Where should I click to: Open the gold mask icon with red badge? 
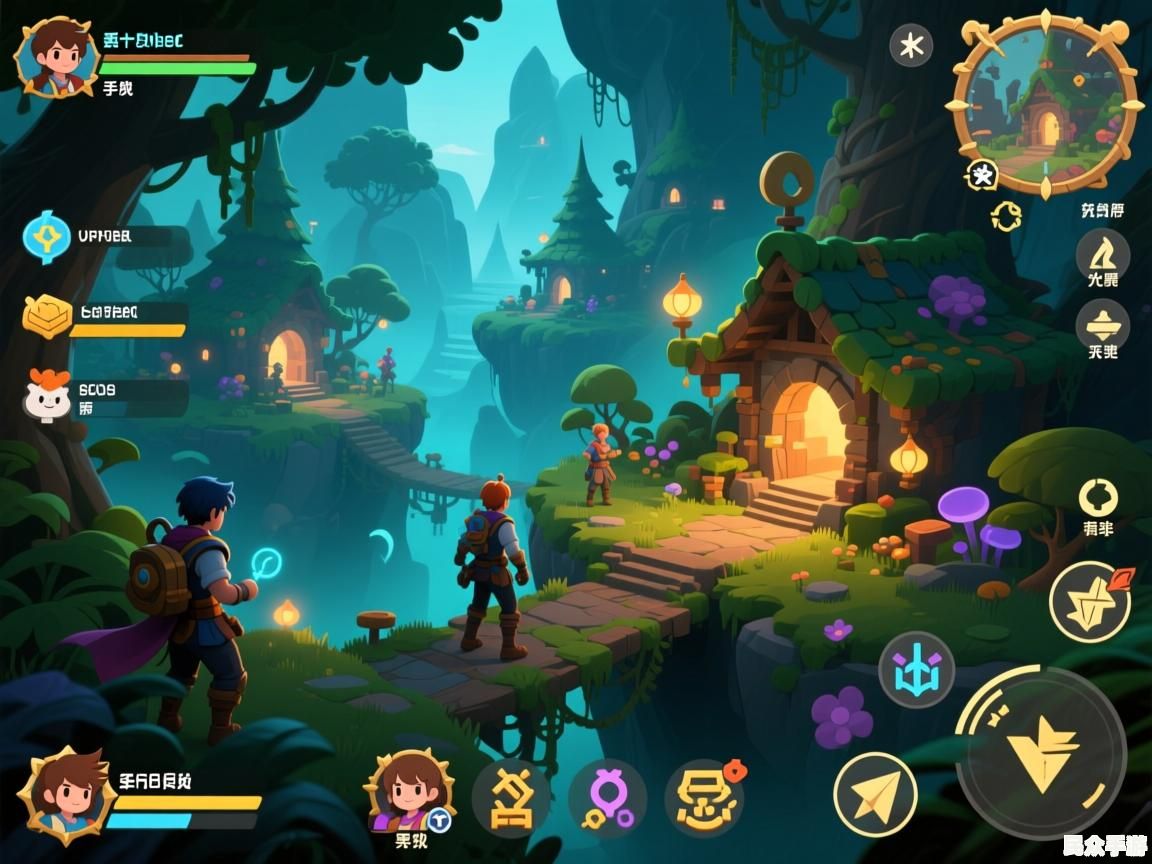(x=703, y=797)
